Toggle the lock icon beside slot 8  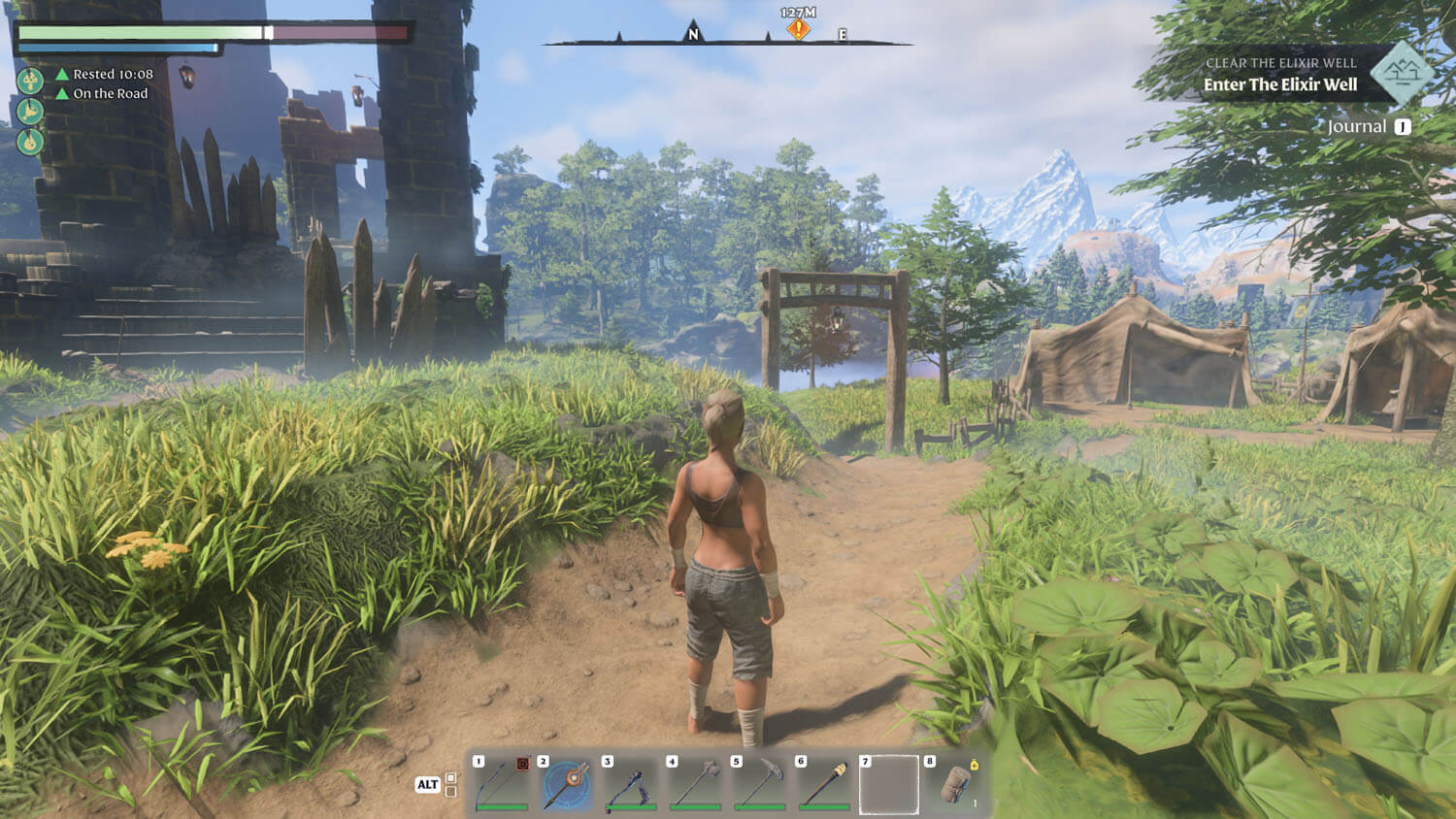[975, 766]
